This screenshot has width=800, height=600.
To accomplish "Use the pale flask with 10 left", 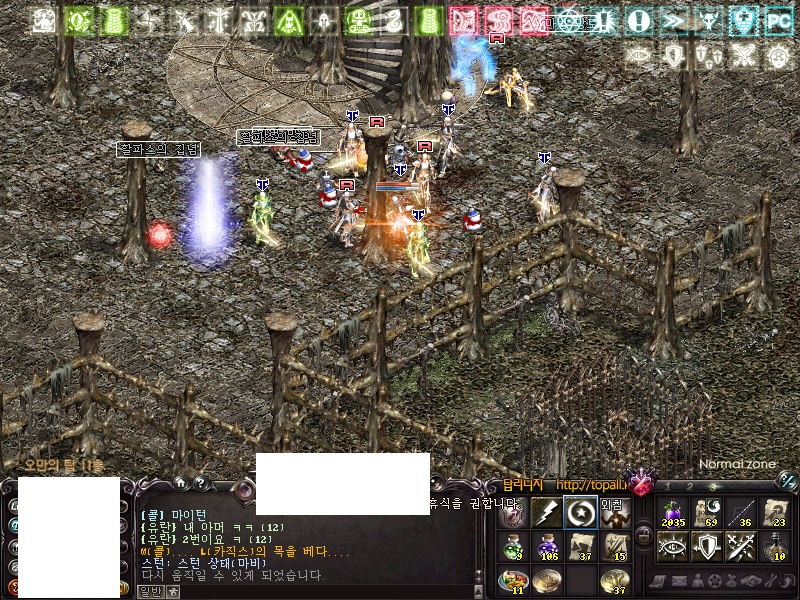I will [775, 546].
